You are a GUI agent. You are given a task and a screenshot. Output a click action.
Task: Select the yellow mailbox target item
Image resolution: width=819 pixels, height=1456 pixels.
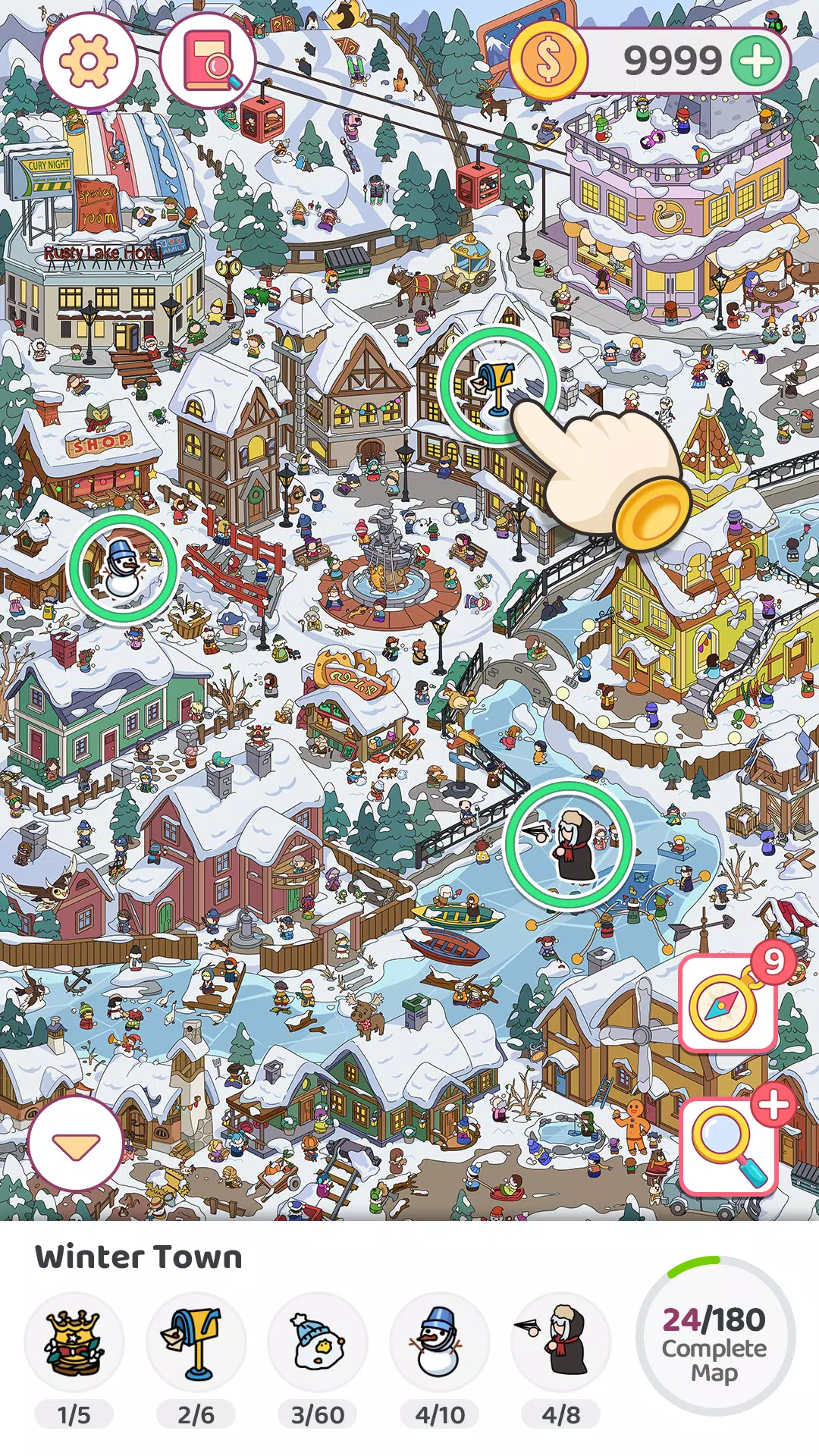pos(196,1342)
